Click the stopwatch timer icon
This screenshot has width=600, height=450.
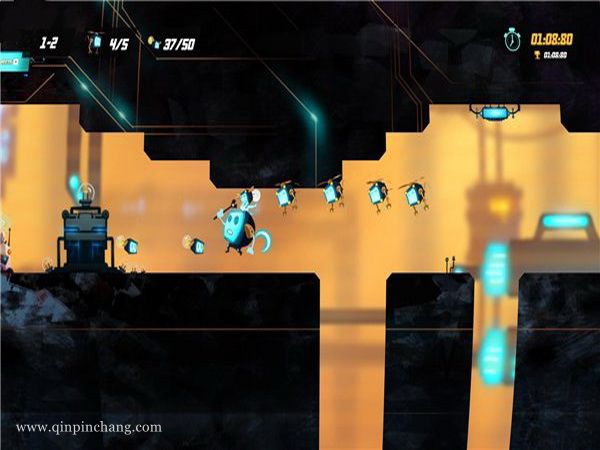pos(513,39)
